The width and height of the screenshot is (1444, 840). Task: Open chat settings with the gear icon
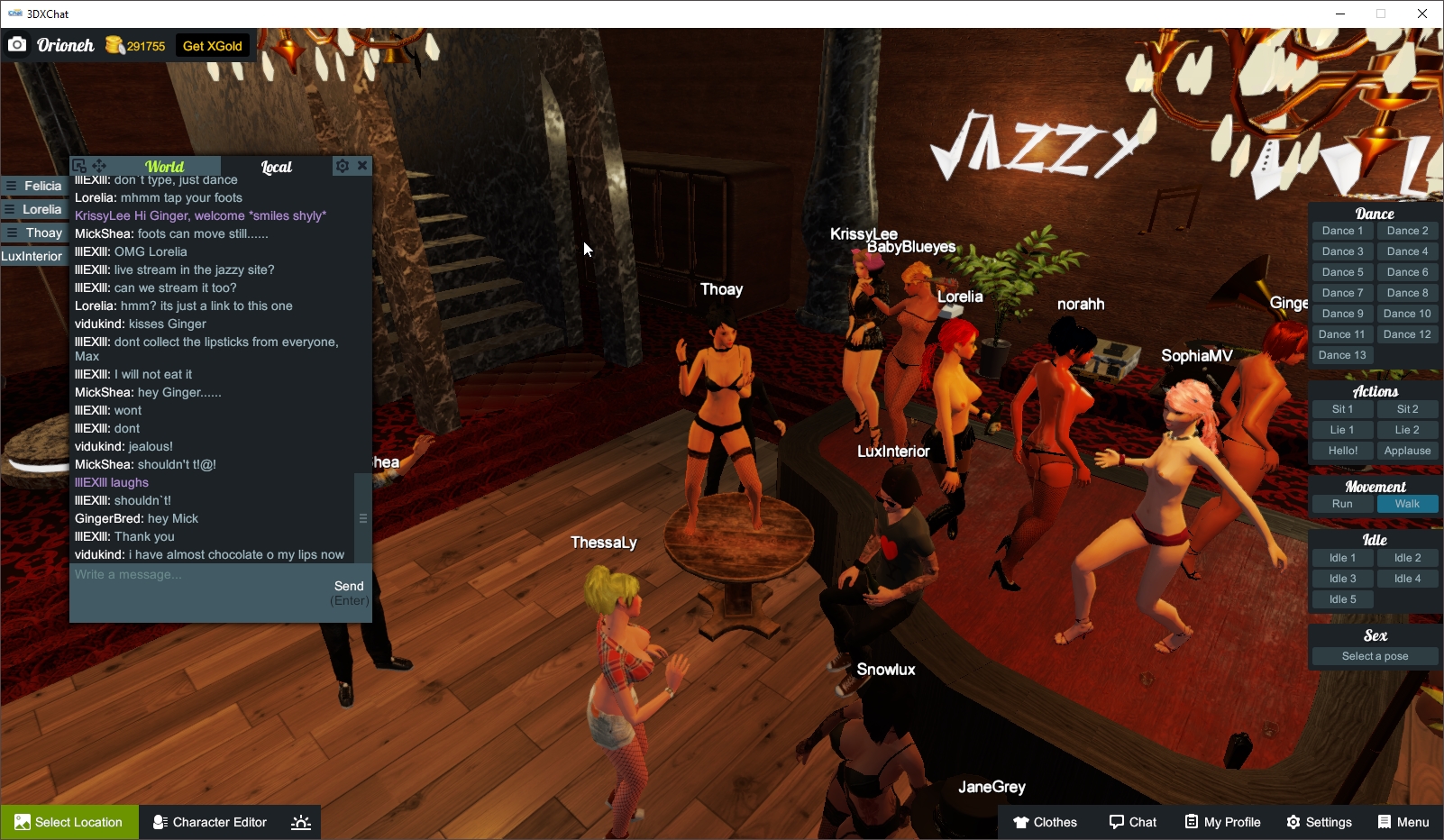343,165
